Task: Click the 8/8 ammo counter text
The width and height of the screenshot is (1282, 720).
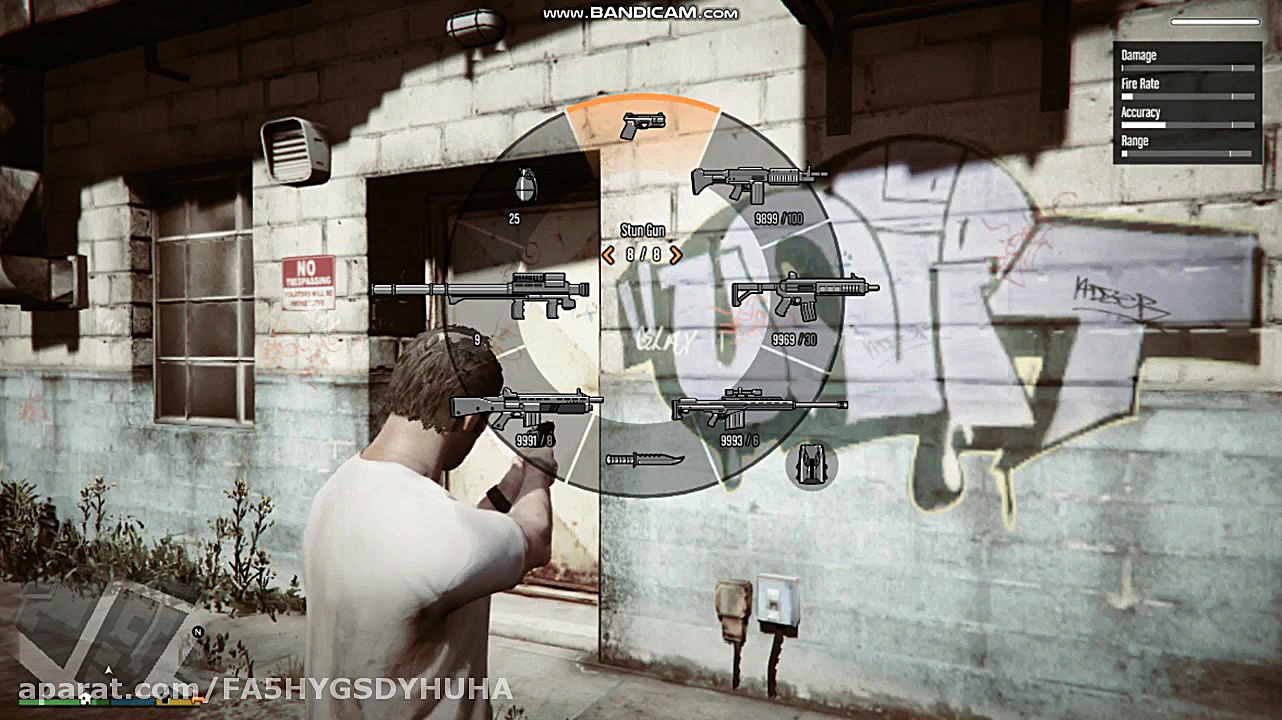Action: [x=642, y=254]
